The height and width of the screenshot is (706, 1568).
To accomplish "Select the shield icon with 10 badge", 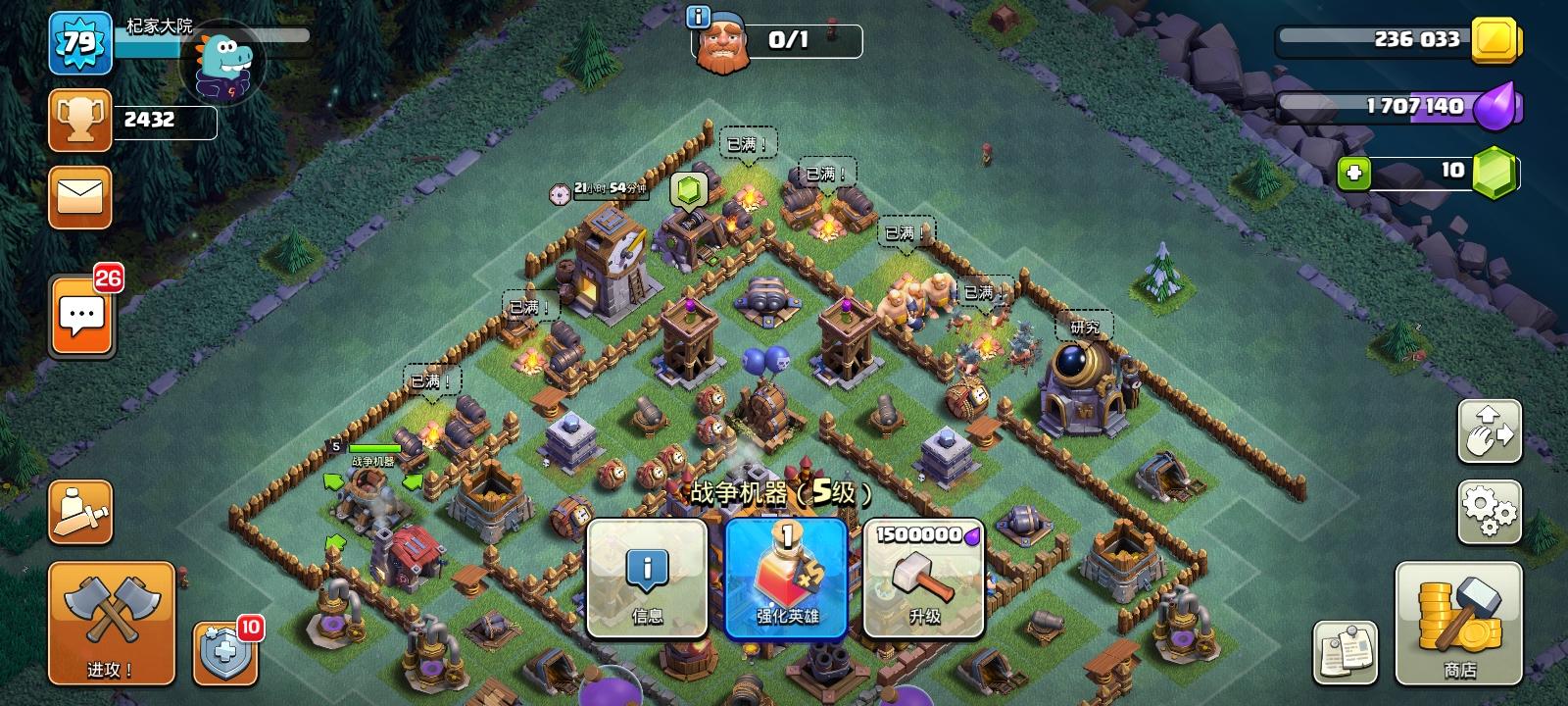I will pyautogui.click(x=223, y=653).
